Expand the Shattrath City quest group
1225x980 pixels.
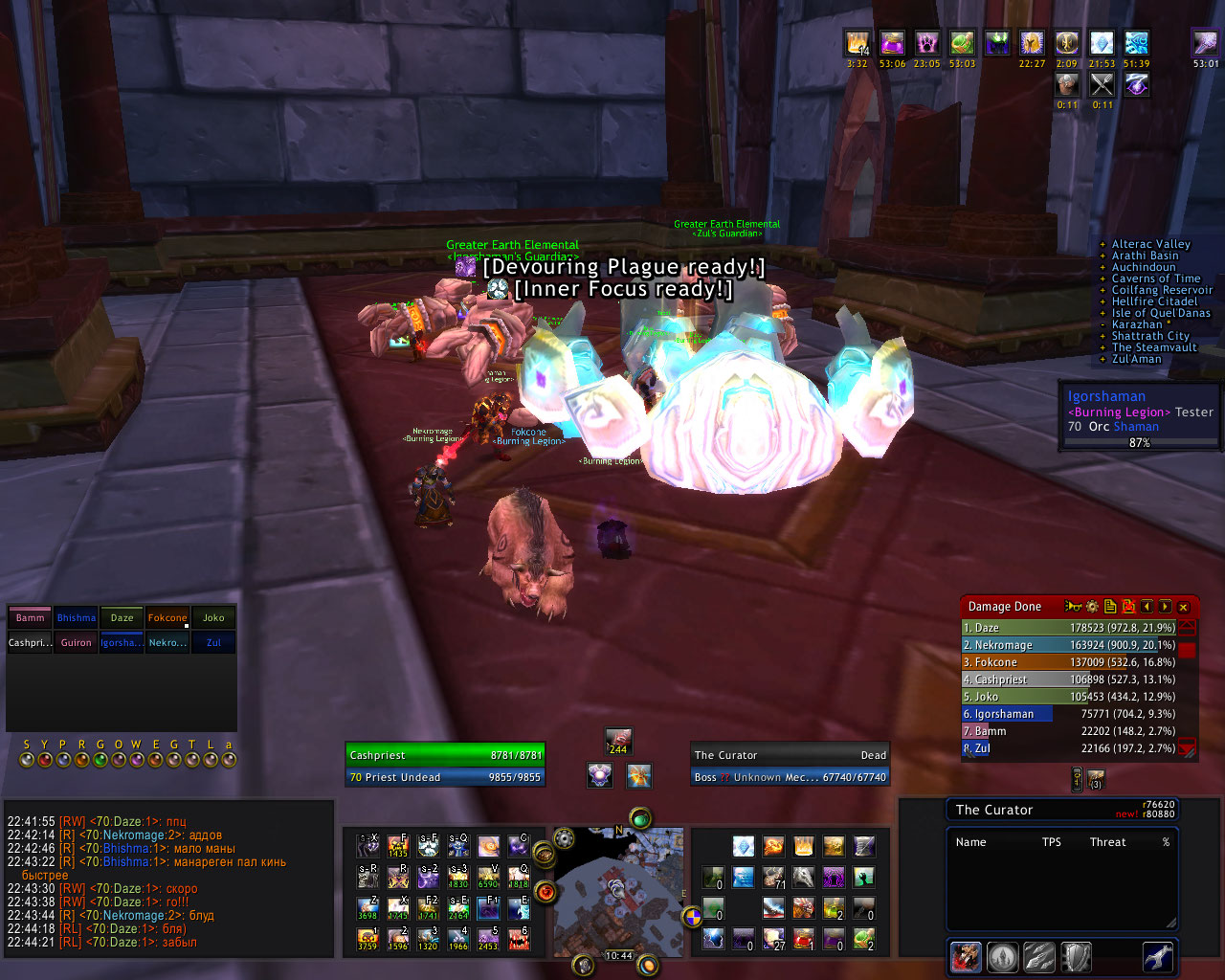tap(1149, 336)
